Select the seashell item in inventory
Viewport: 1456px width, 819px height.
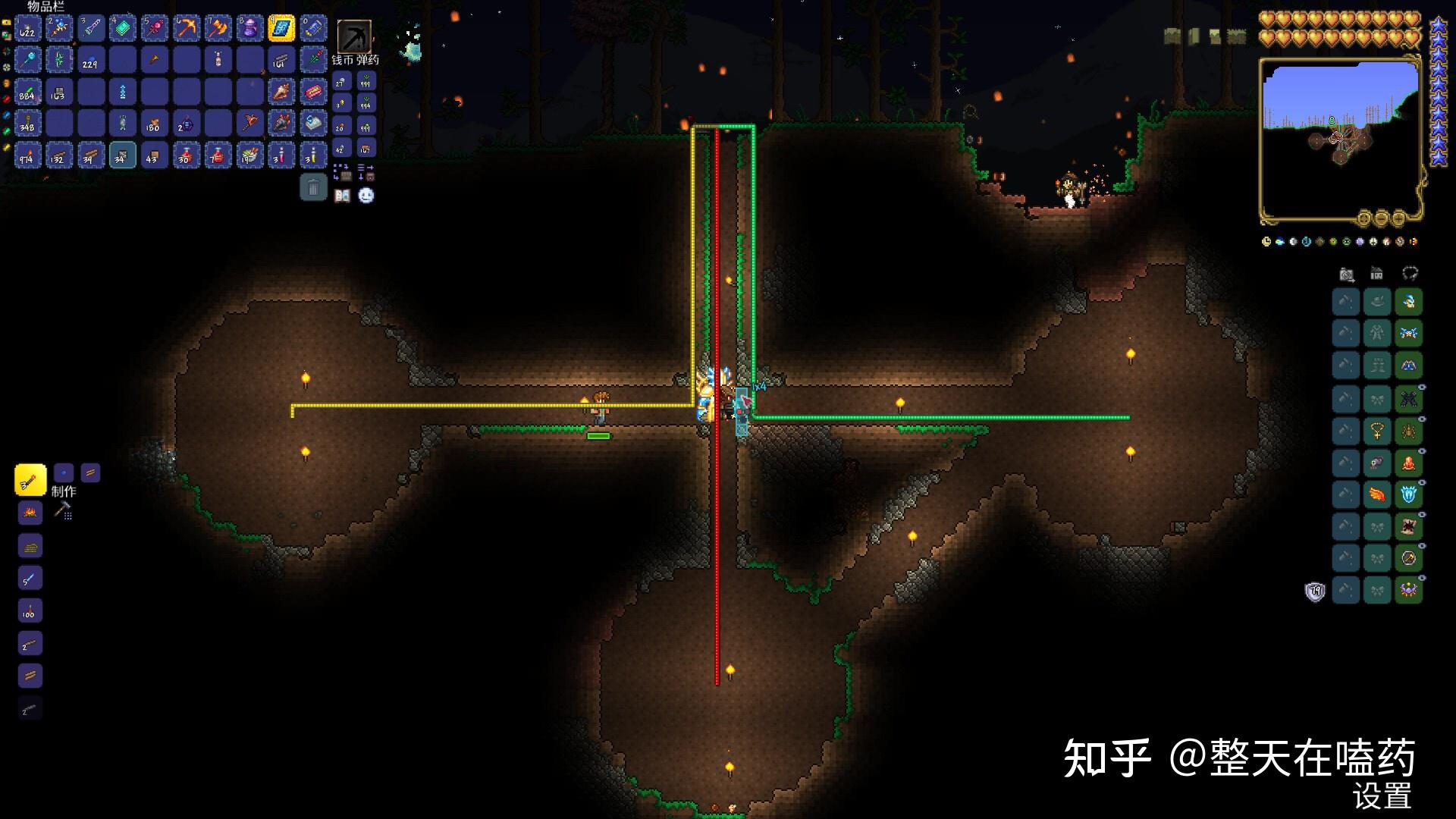tap(281, 92)
